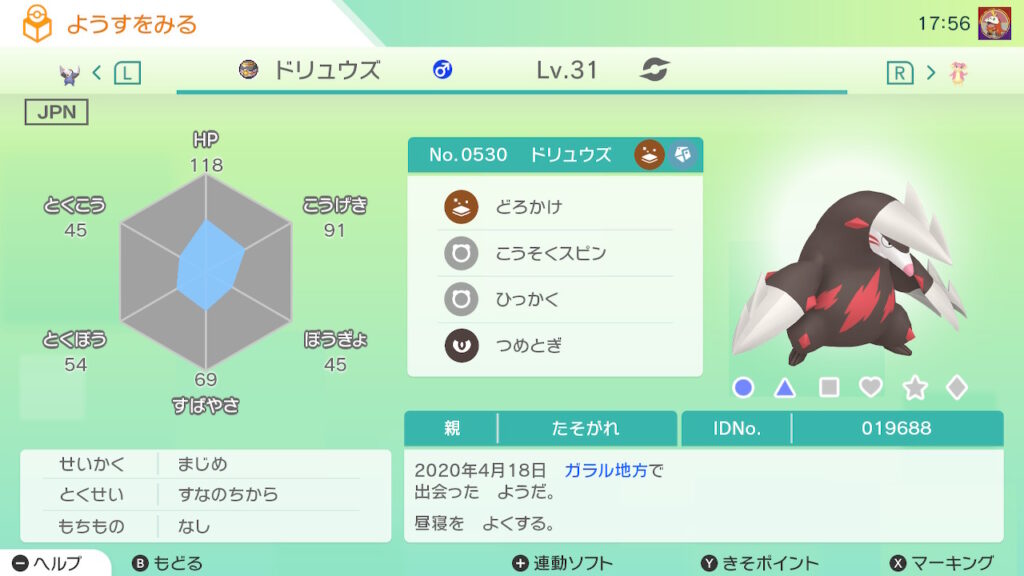Viewport: 1024px width, 576px height.
Task: Open ヘルプ help
Action: point(49,563)
